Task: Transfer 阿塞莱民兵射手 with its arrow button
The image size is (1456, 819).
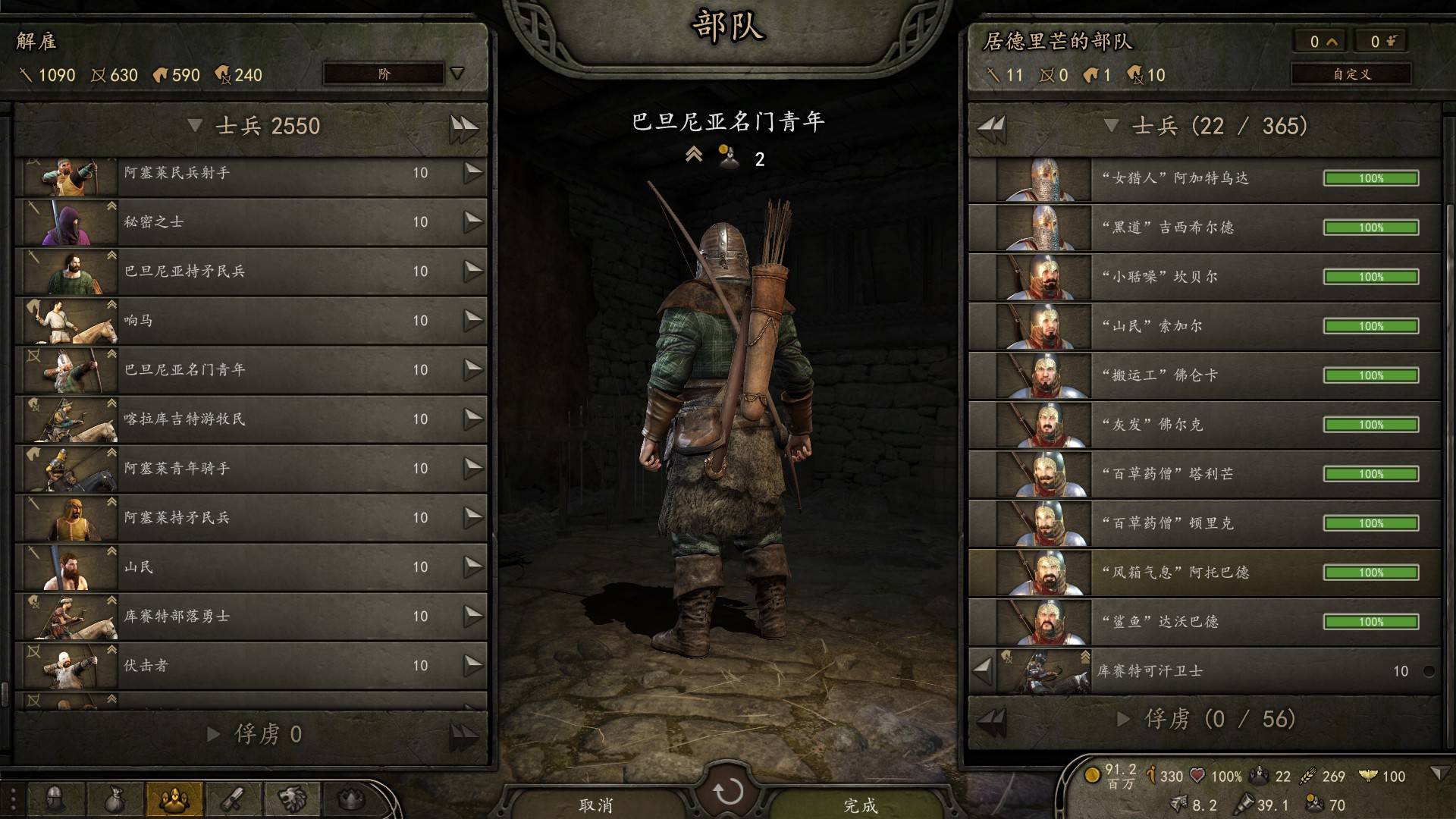Action: pos(473,173)
